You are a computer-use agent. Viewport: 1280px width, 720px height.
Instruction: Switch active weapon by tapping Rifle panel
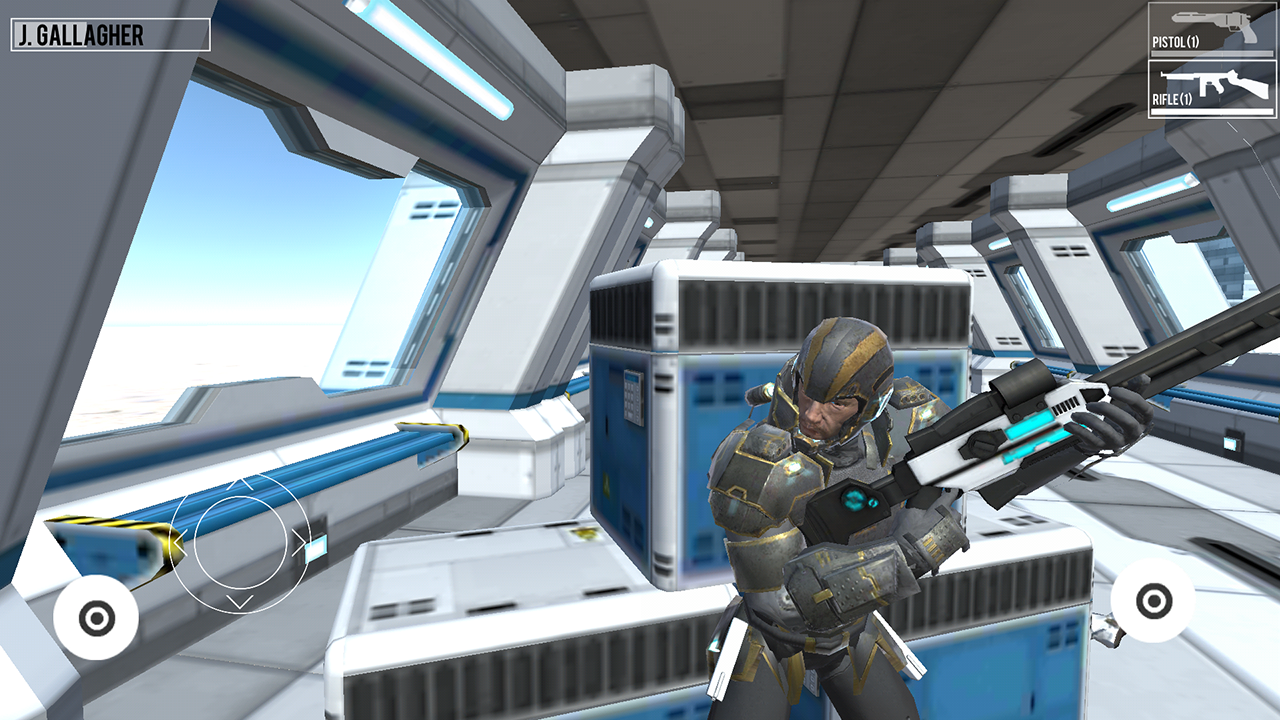point(1210,90)
